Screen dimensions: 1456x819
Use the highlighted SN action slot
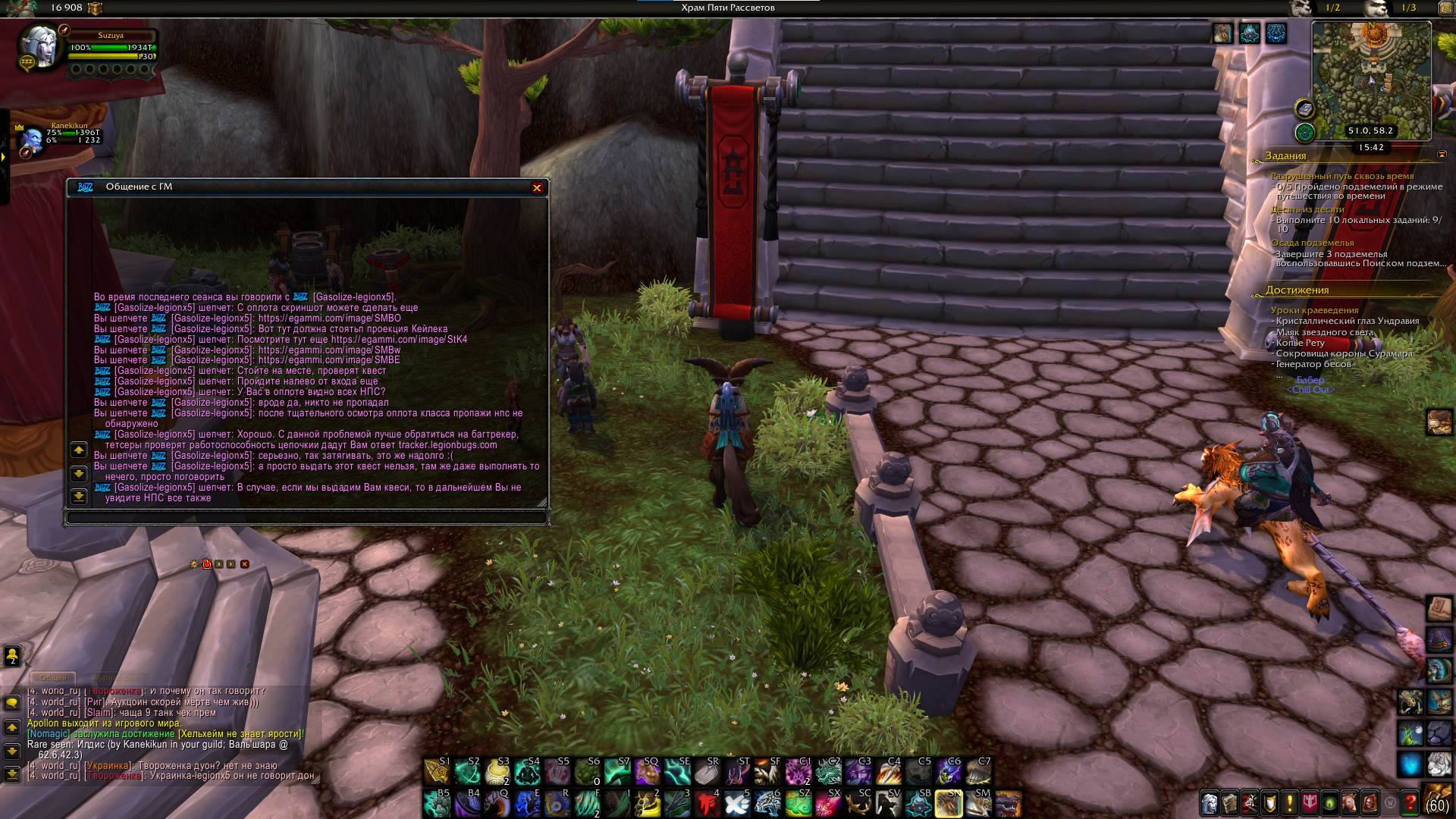[948, 803]
